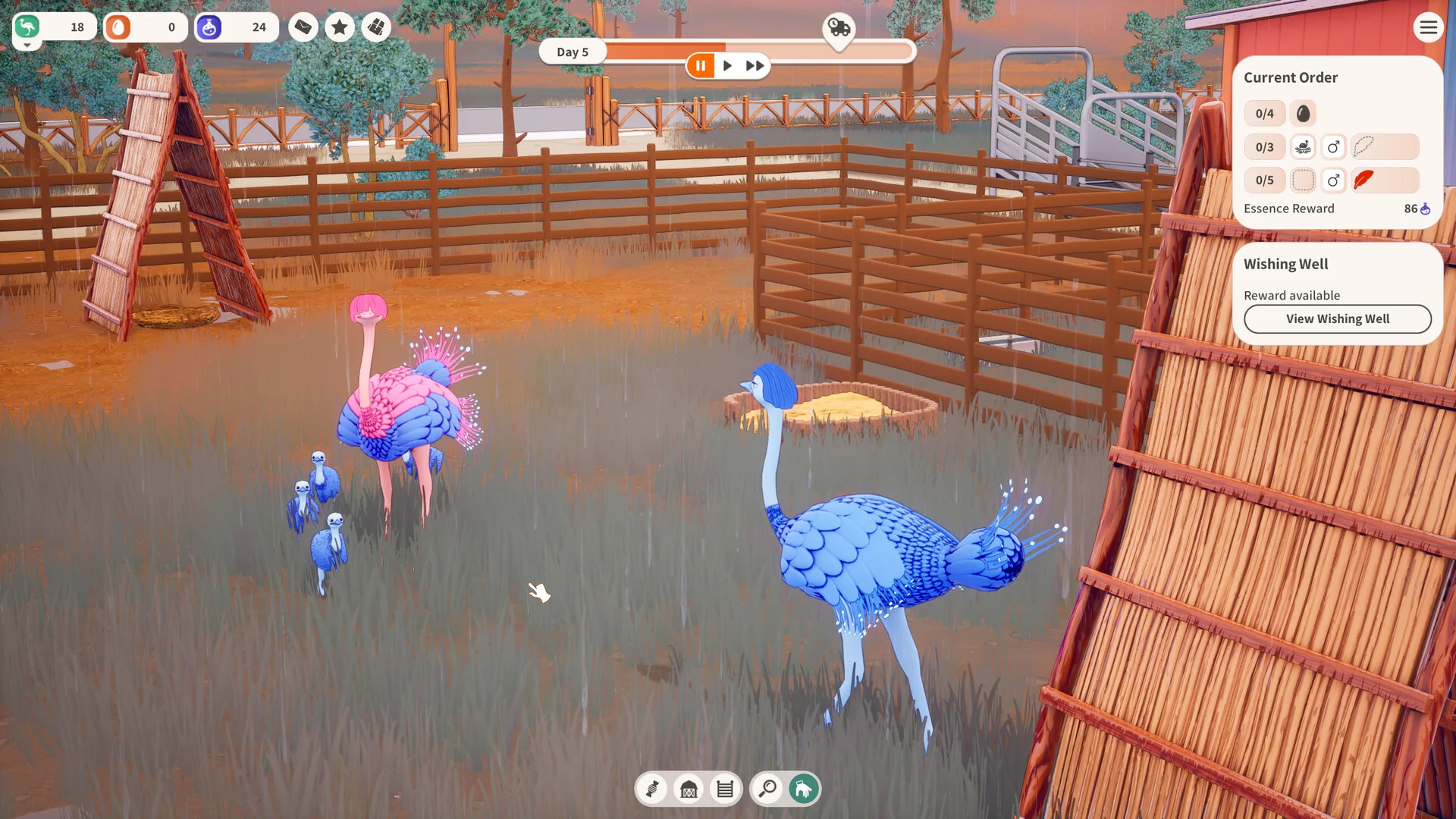Select the candy treat tool
1456x819 pixels.
652,789
